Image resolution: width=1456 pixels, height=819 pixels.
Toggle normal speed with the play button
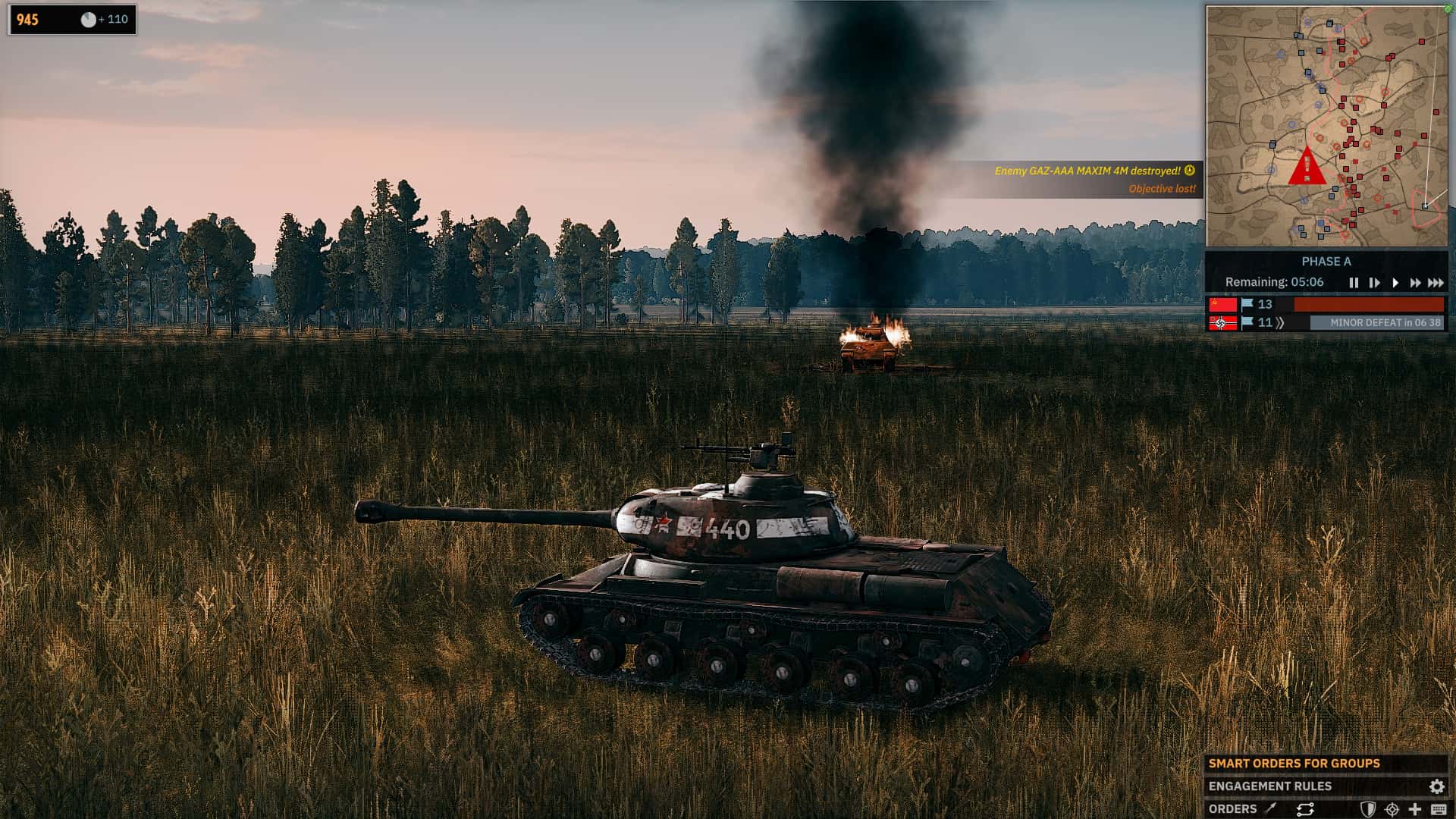click(x=1395, y=283)
